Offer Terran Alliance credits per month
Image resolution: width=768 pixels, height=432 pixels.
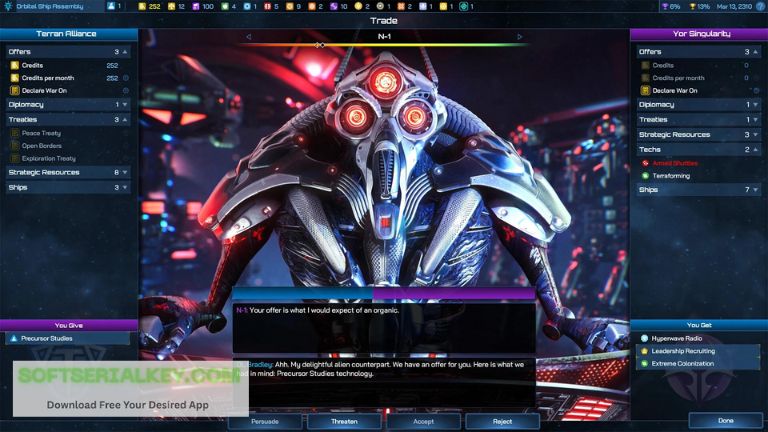coord(50,77)
